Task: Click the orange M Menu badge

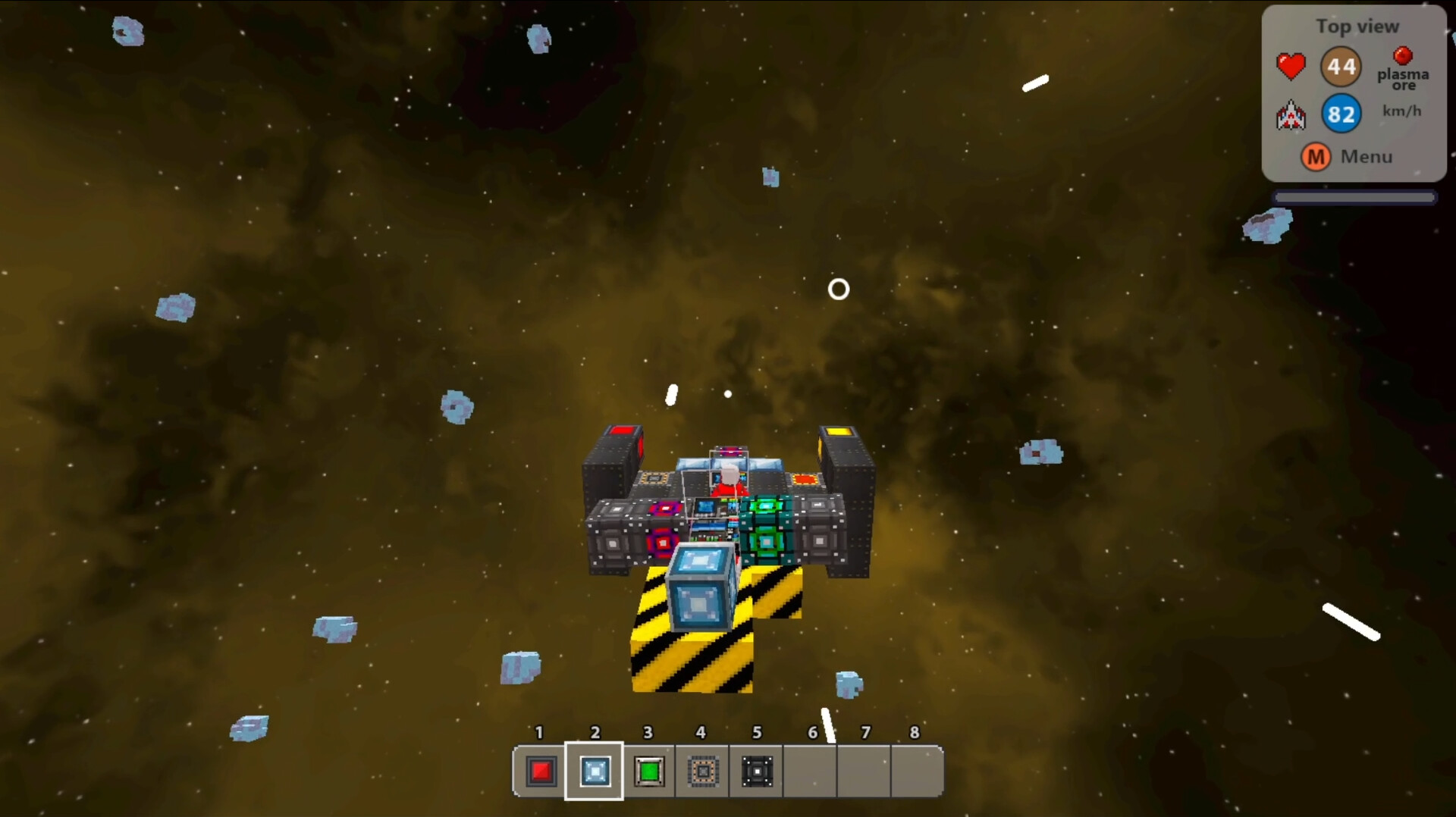Action: pos(1316,157)
